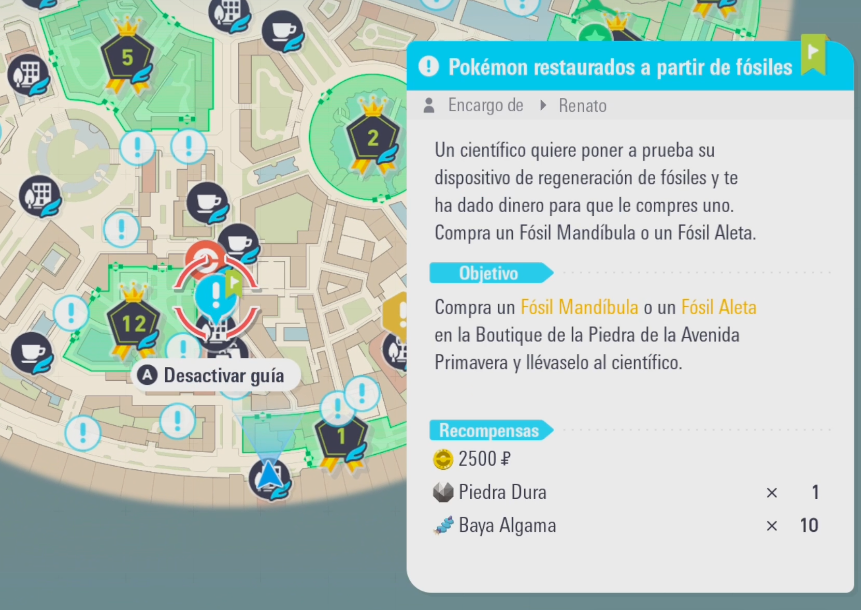Click the red-ringed guided quest marker

pyautogui.click(x=215, y=297)
